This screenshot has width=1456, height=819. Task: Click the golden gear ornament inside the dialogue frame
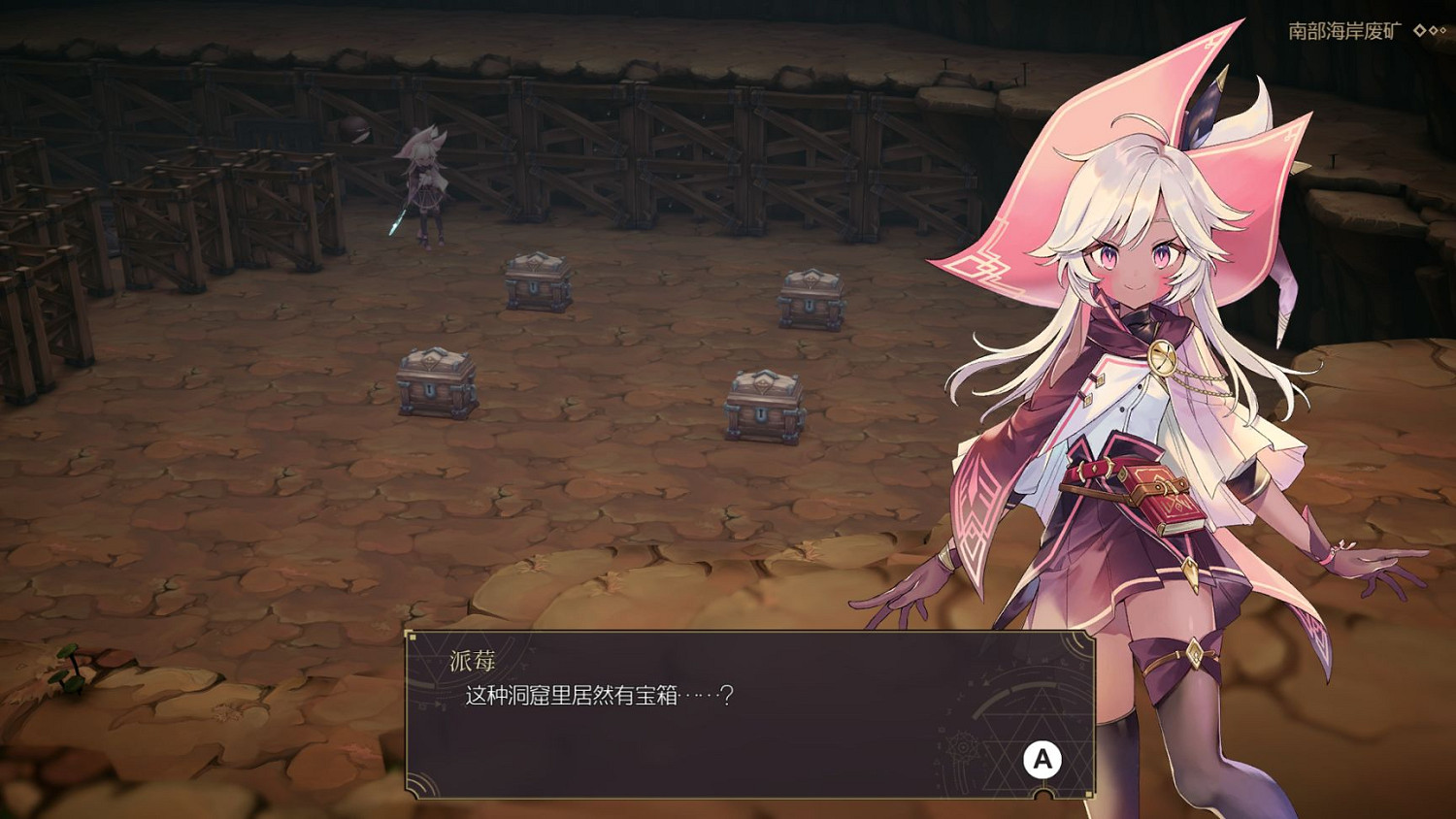962,749
